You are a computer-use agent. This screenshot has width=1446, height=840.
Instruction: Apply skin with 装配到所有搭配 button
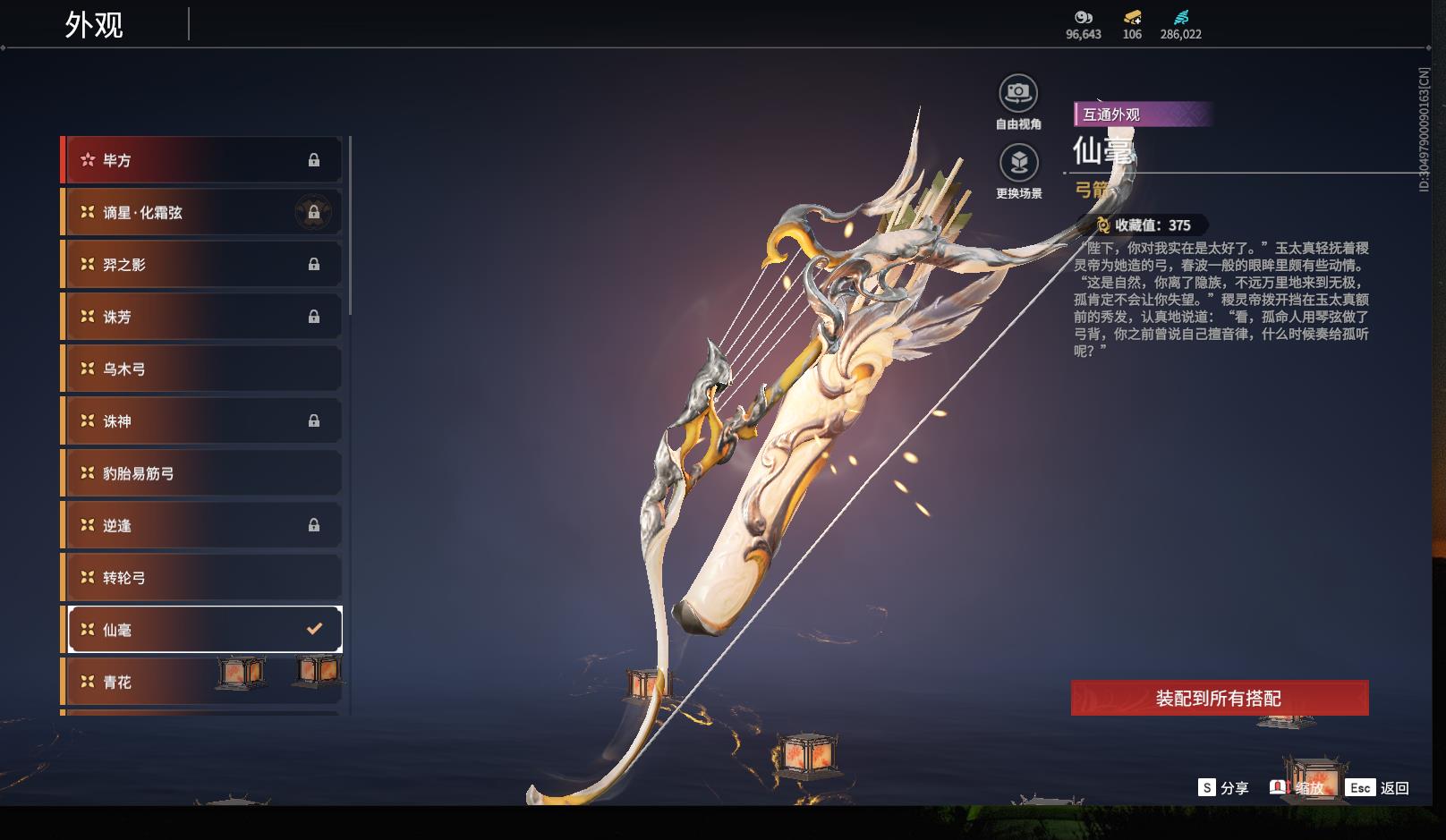point(1219,698)
